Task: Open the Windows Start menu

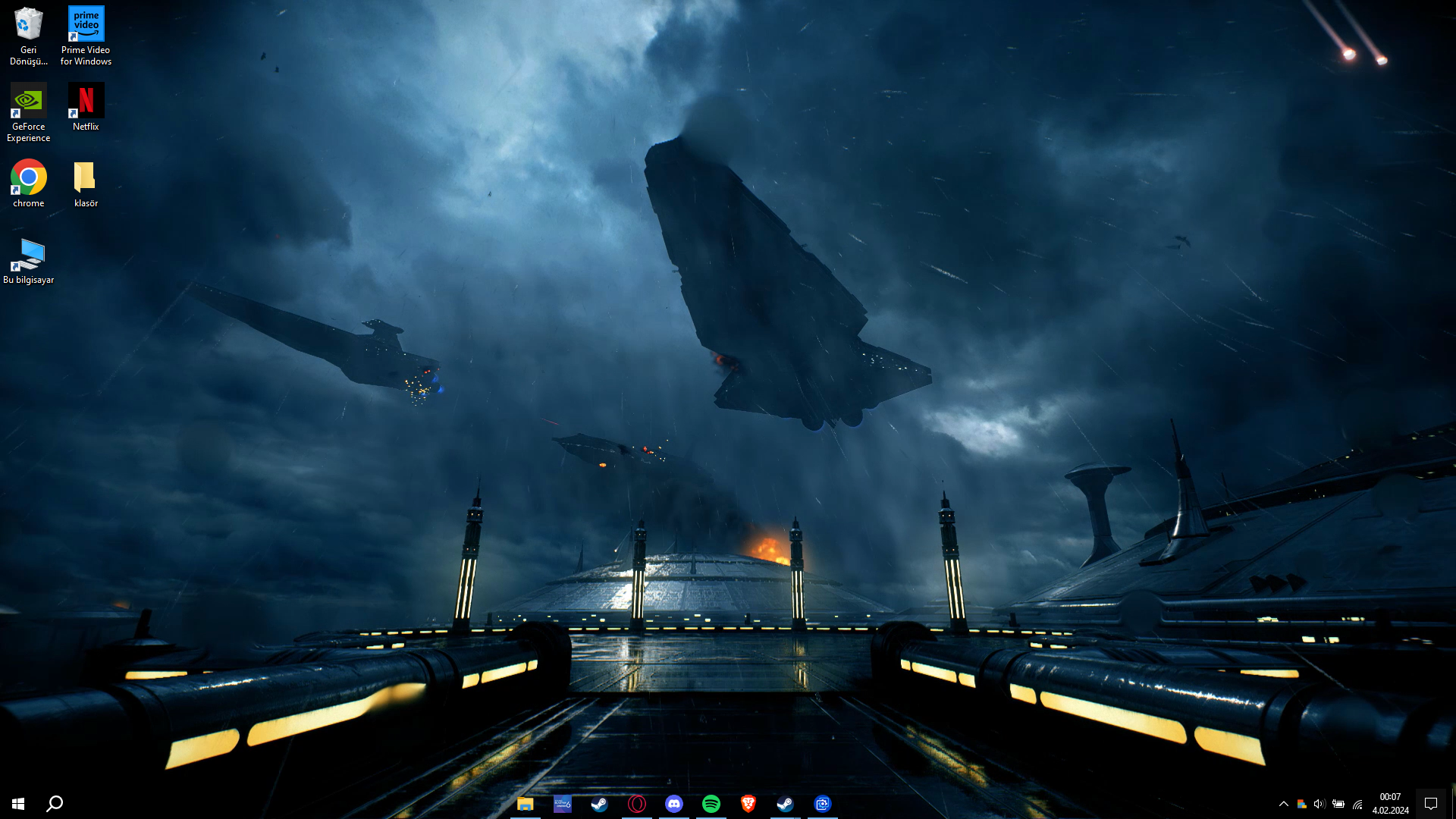Action: (x=18, y=804)
